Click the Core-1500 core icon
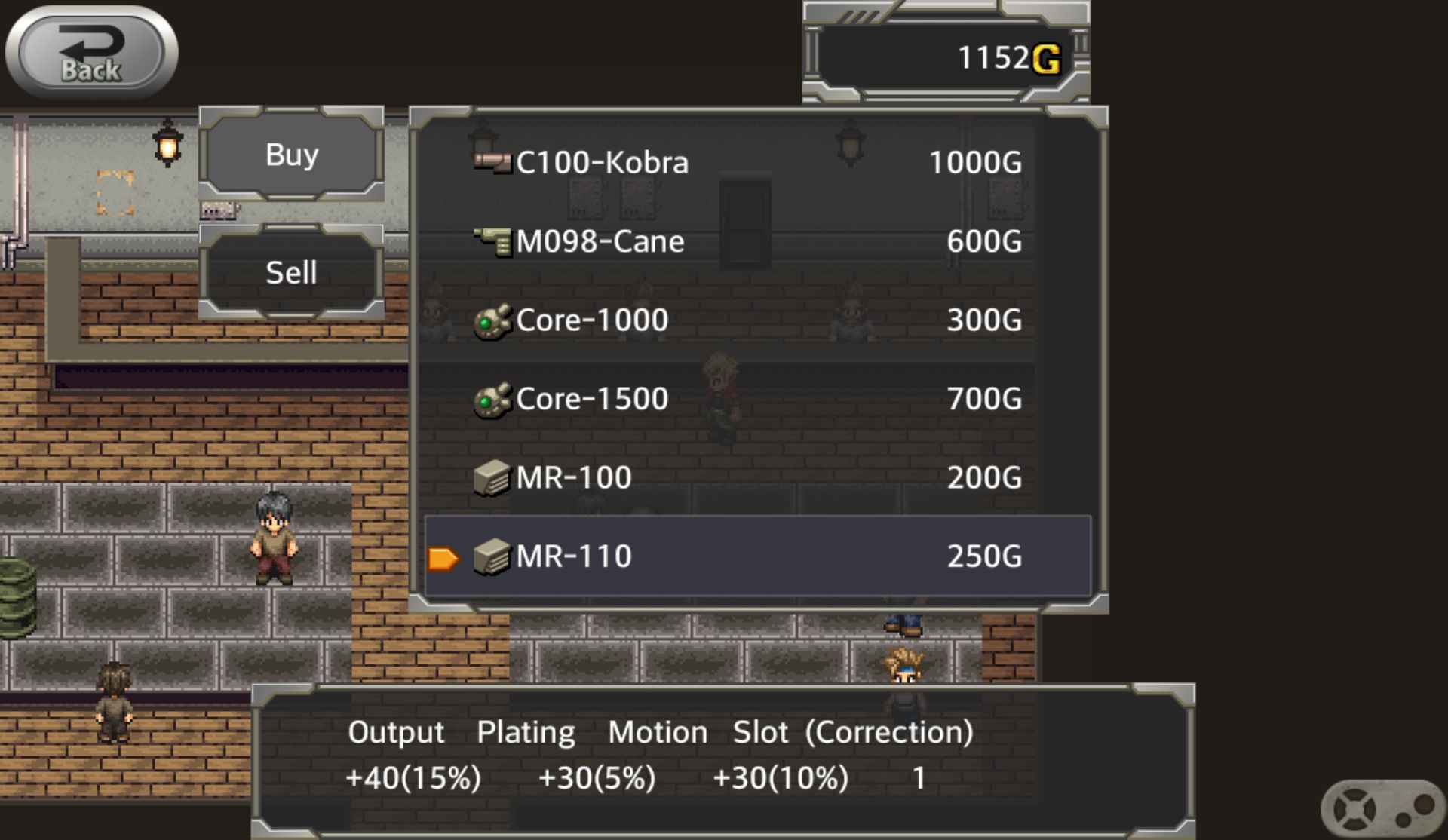The image size is (1448, 840). (x=492, y=398)
